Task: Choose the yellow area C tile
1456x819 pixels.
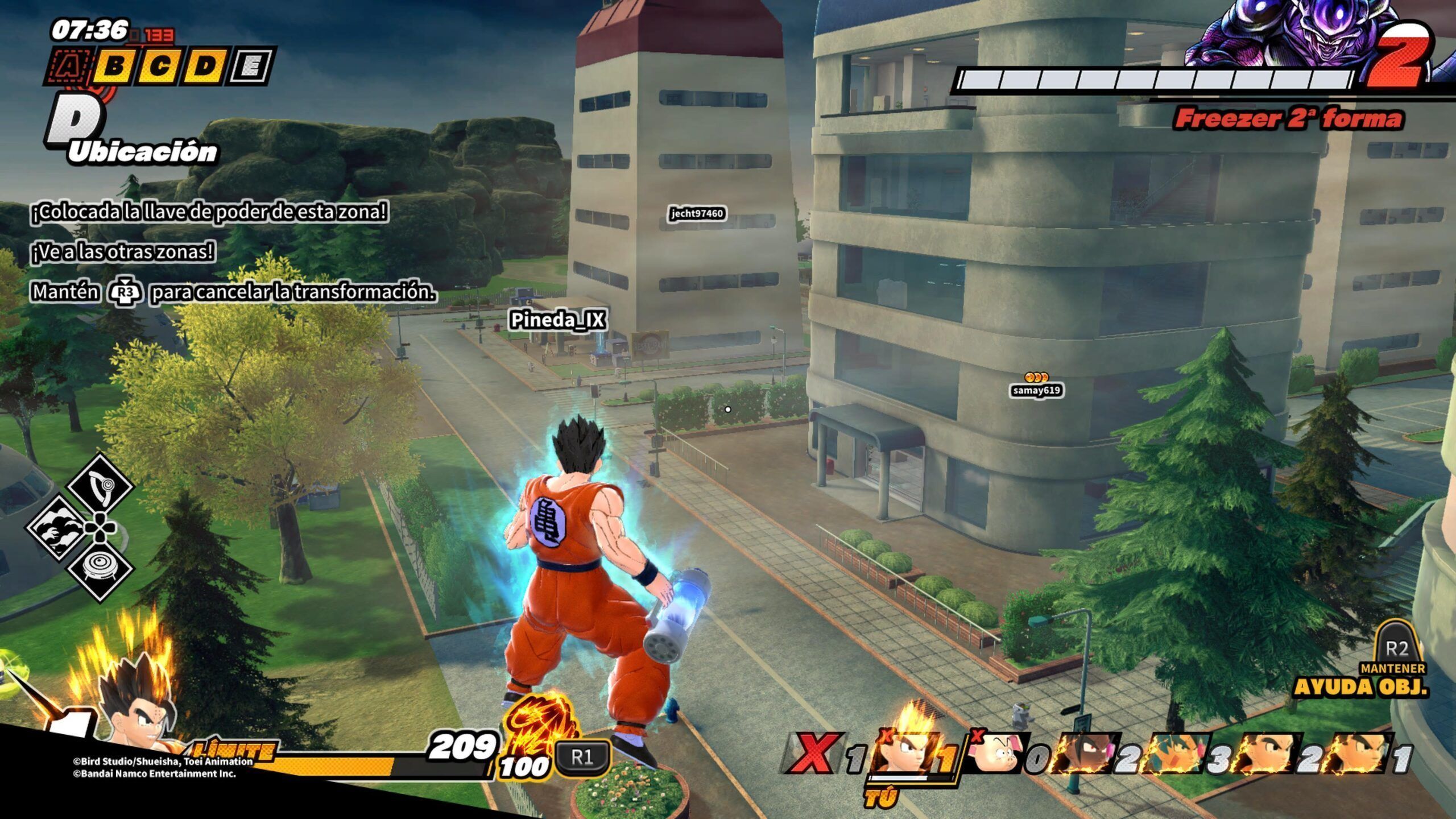Action: (x=160, y=67)
